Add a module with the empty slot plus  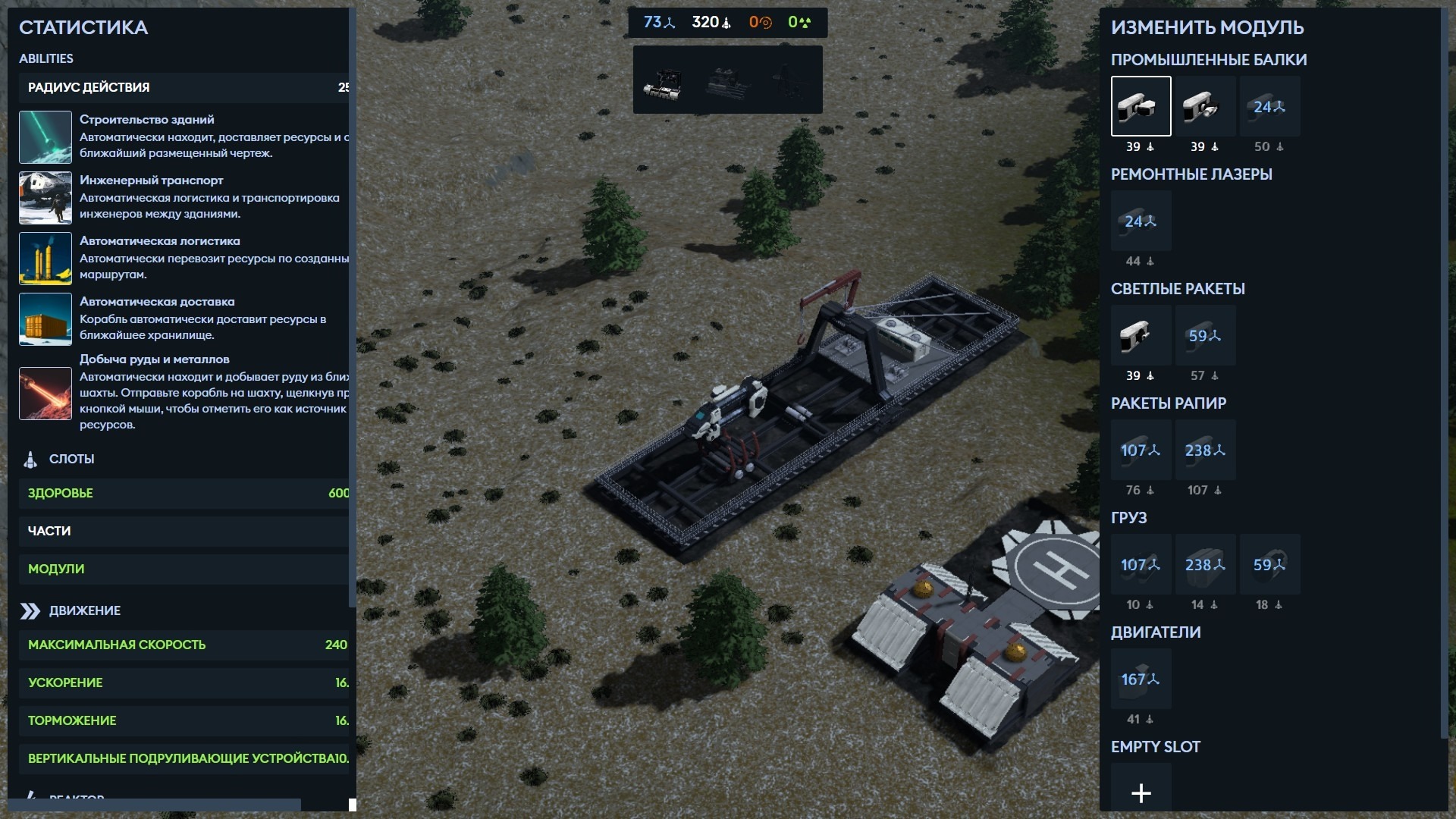click(1141, 792)
